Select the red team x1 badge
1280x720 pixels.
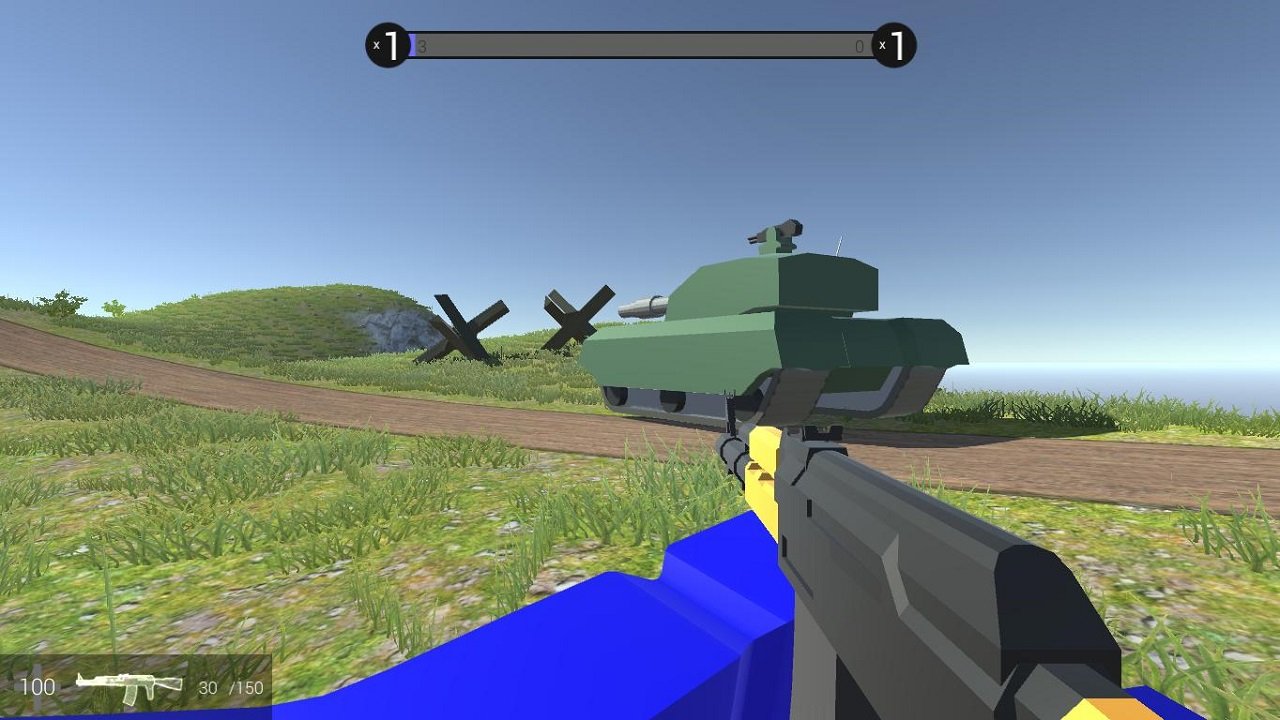(x=895, y=44)
